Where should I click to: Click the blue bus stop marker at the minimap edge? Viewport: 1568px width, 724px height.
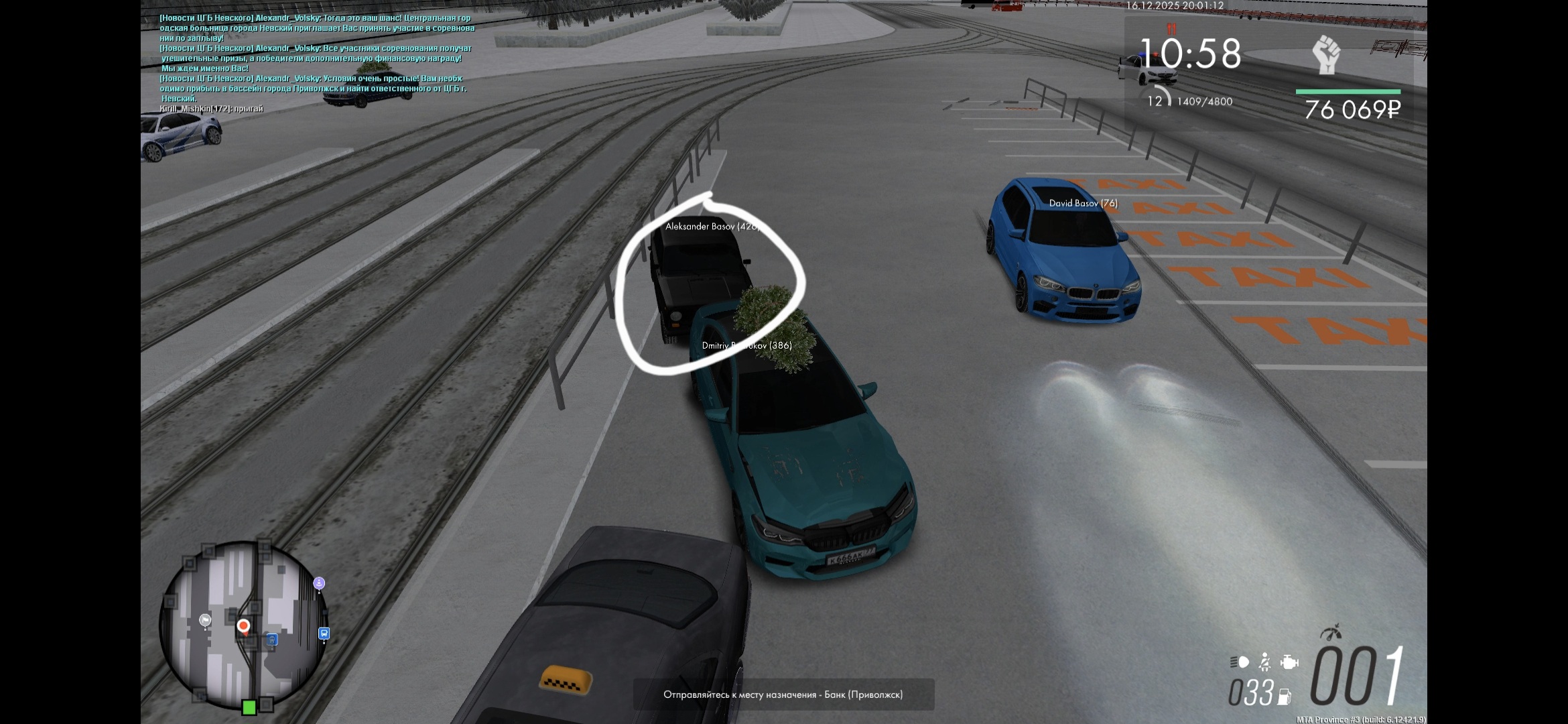324,633
